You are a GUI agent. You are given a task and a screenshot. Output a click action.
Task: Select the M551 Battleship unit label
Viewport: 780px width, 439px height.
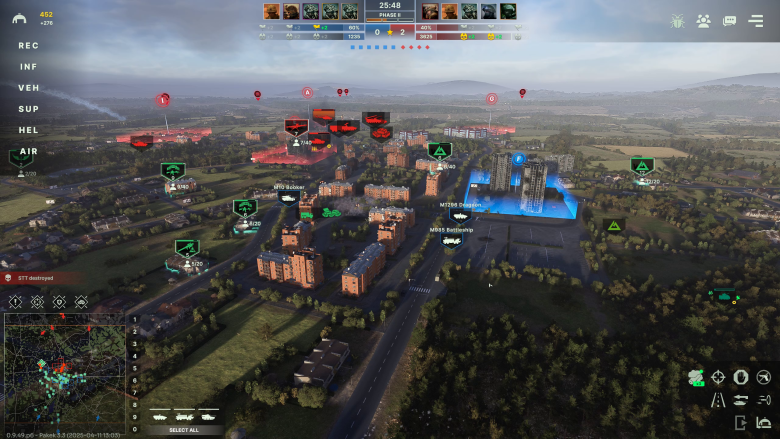pos(451,229)
